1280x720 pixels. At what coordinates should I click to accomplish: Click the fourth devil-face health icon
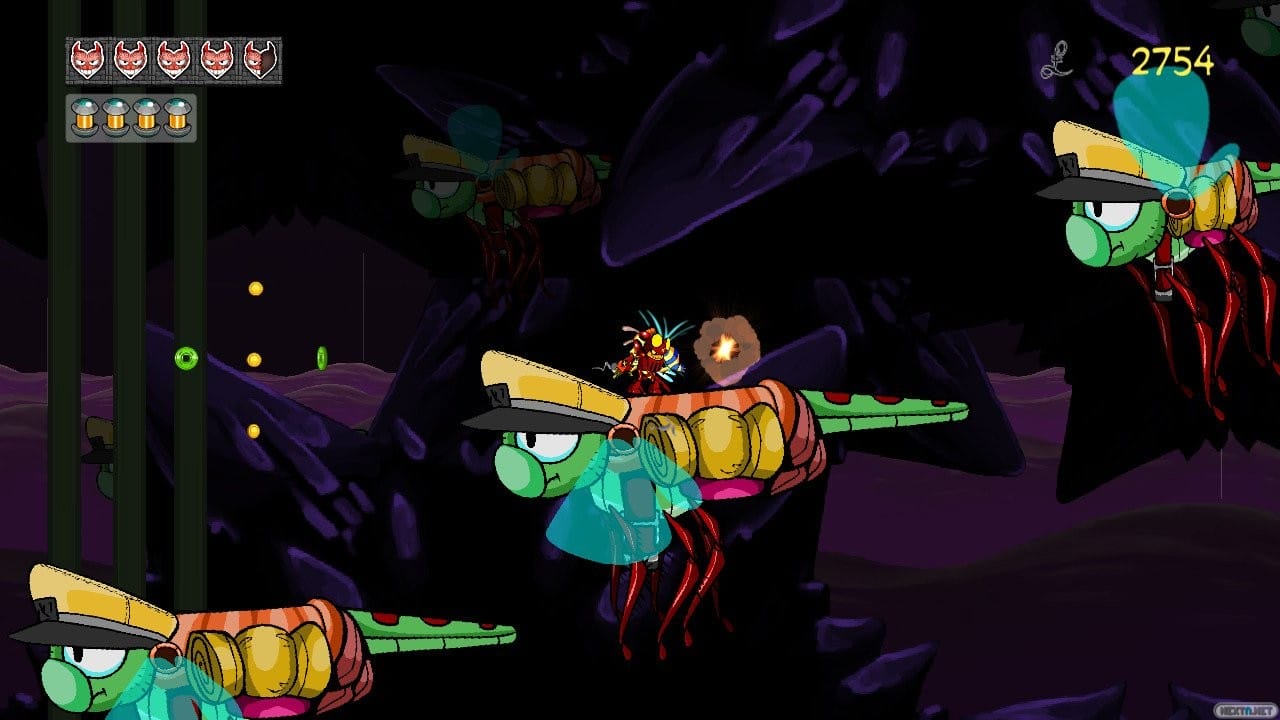217,59
